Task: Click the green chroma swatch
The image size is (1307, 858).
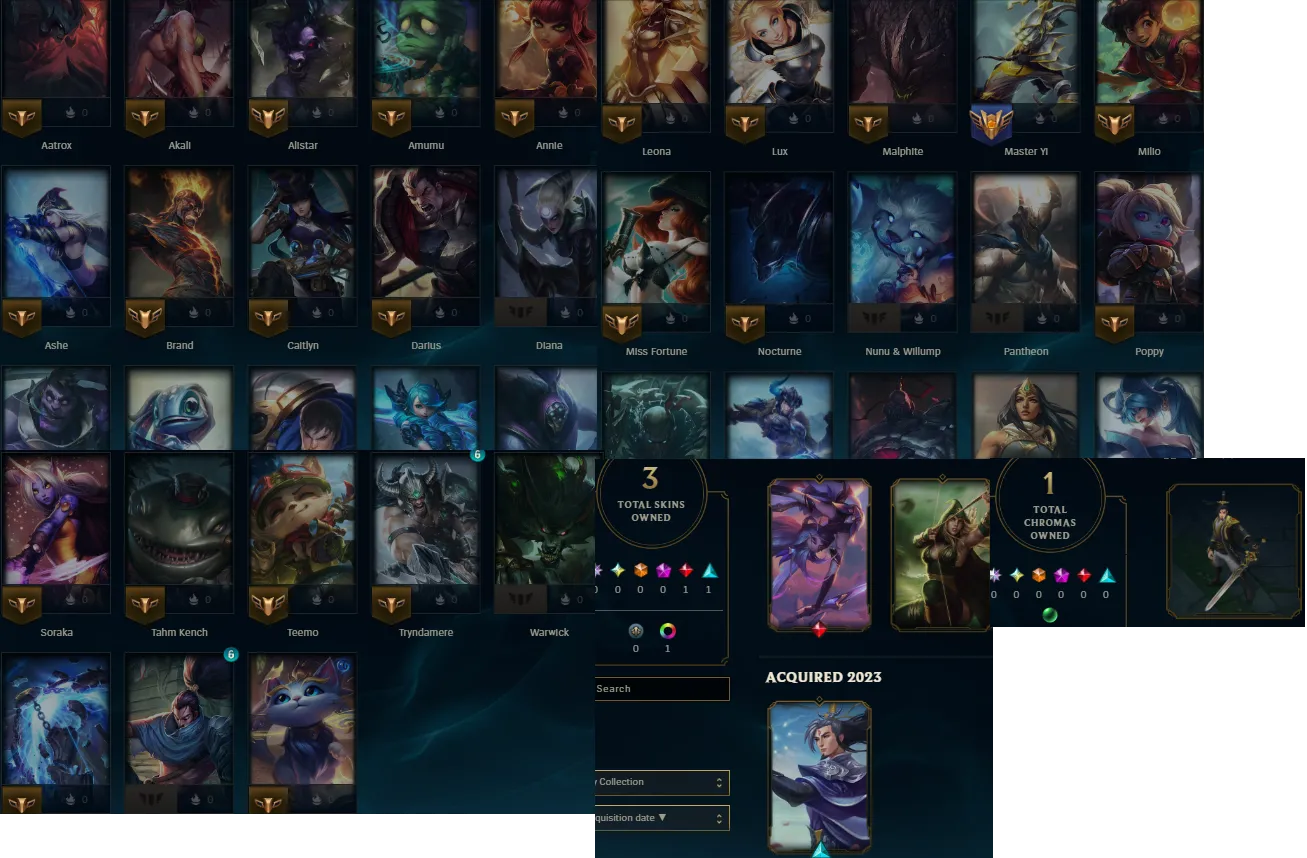Action: coord(1050,616)
